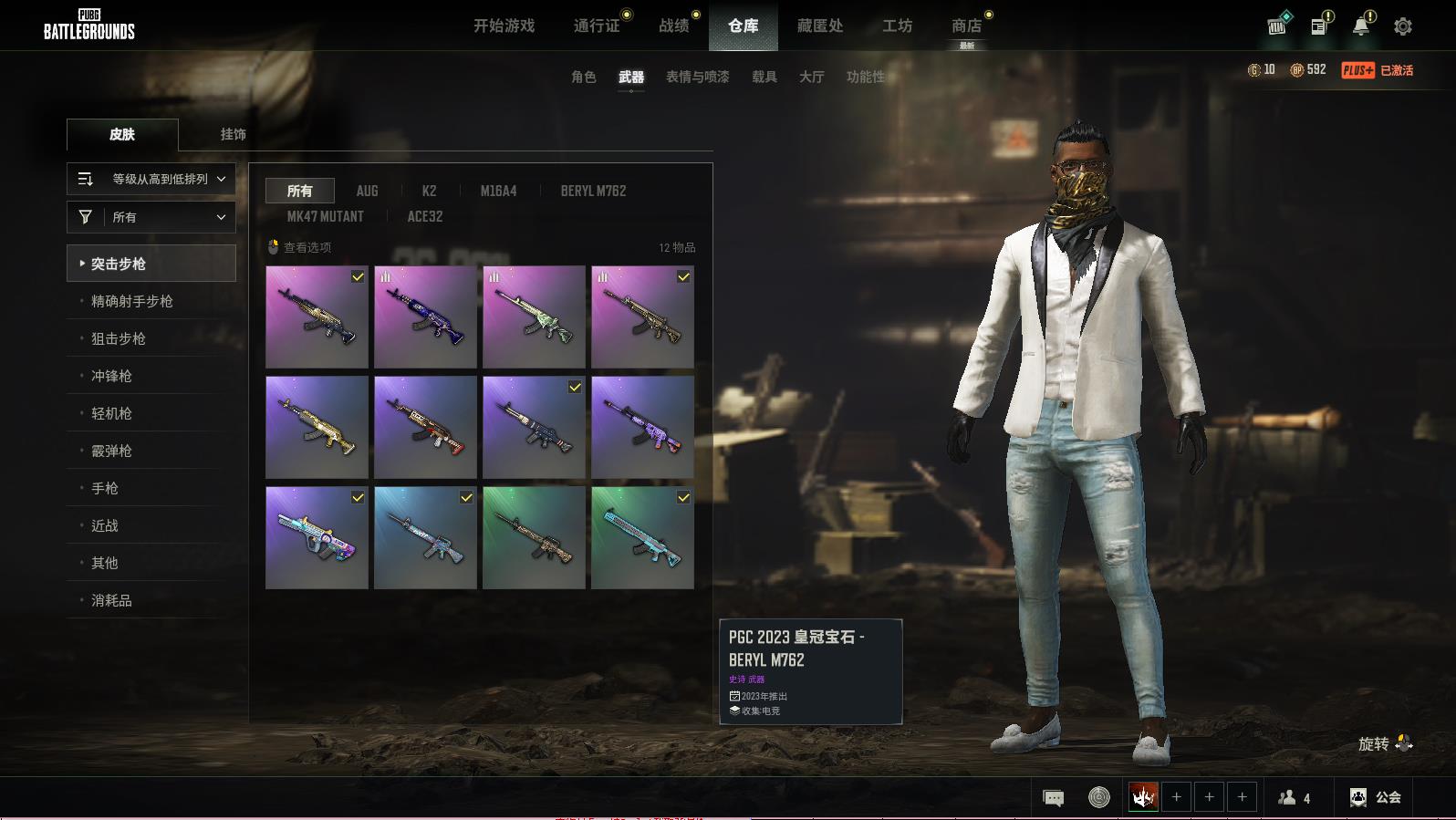
Task: Open the sort order dropdown 等级从高到低排列
Action: coord(151,179)
